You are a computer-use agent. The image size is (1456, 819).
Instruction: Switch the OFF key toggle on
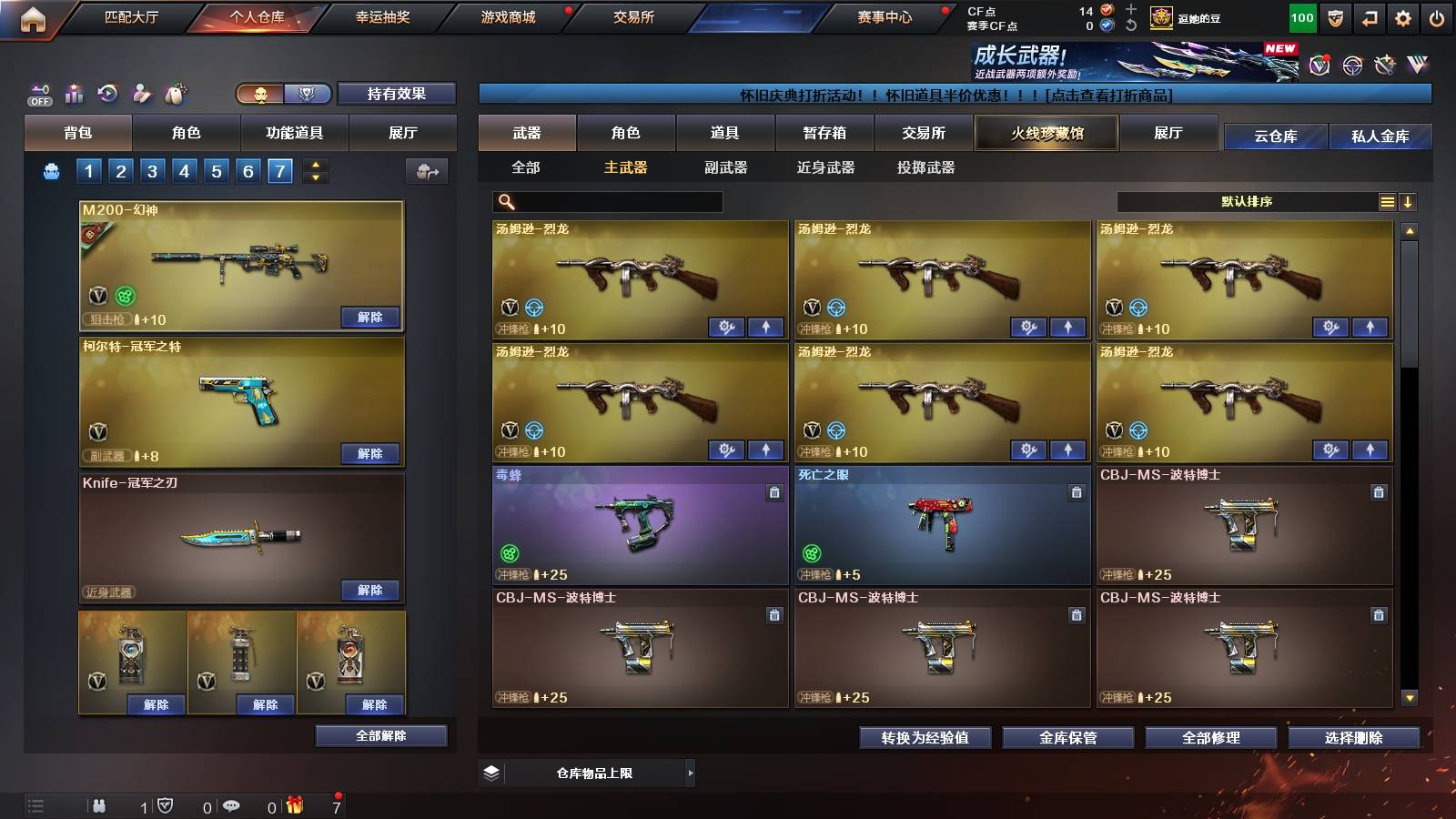(38, 92)
